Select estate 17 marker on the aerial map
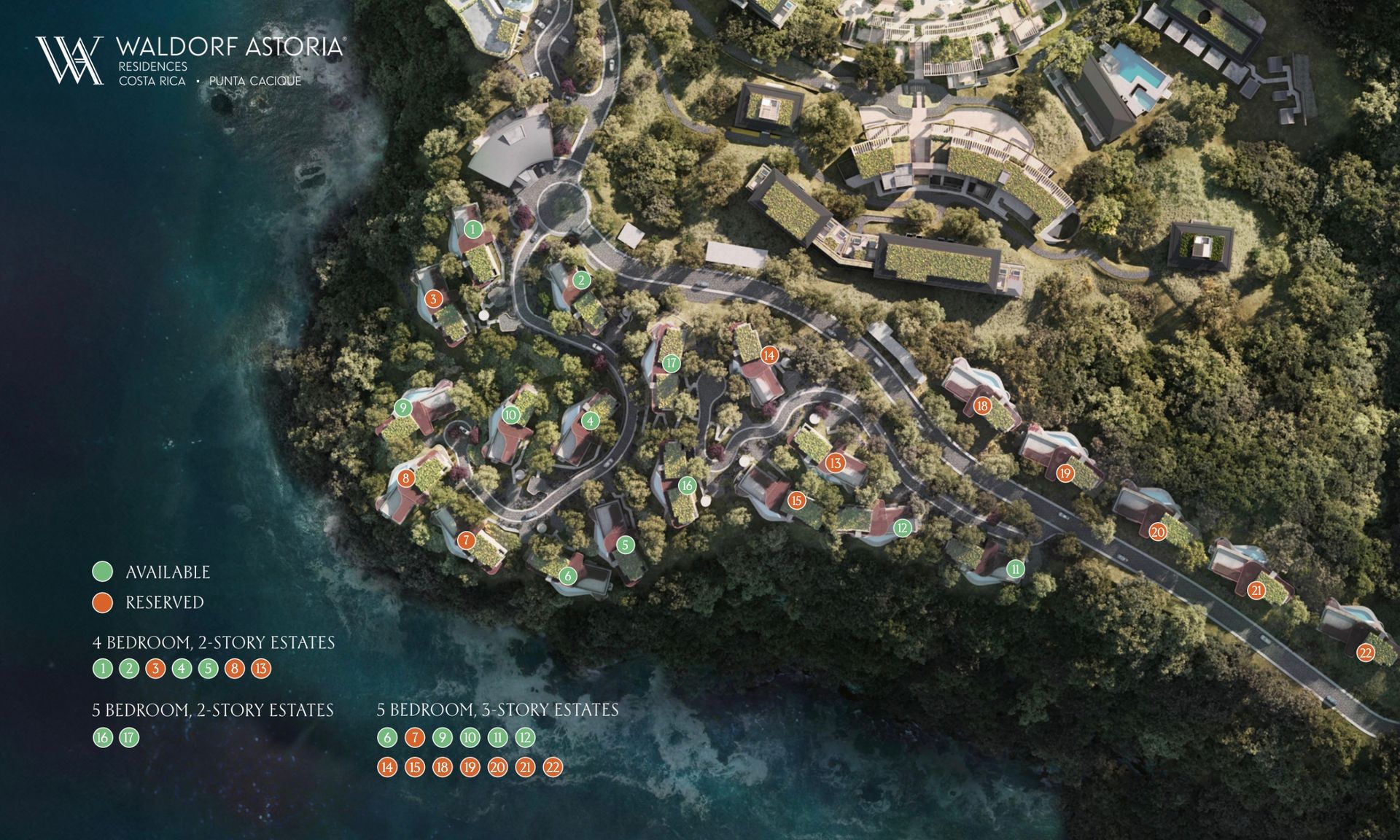 pos(672,363)
